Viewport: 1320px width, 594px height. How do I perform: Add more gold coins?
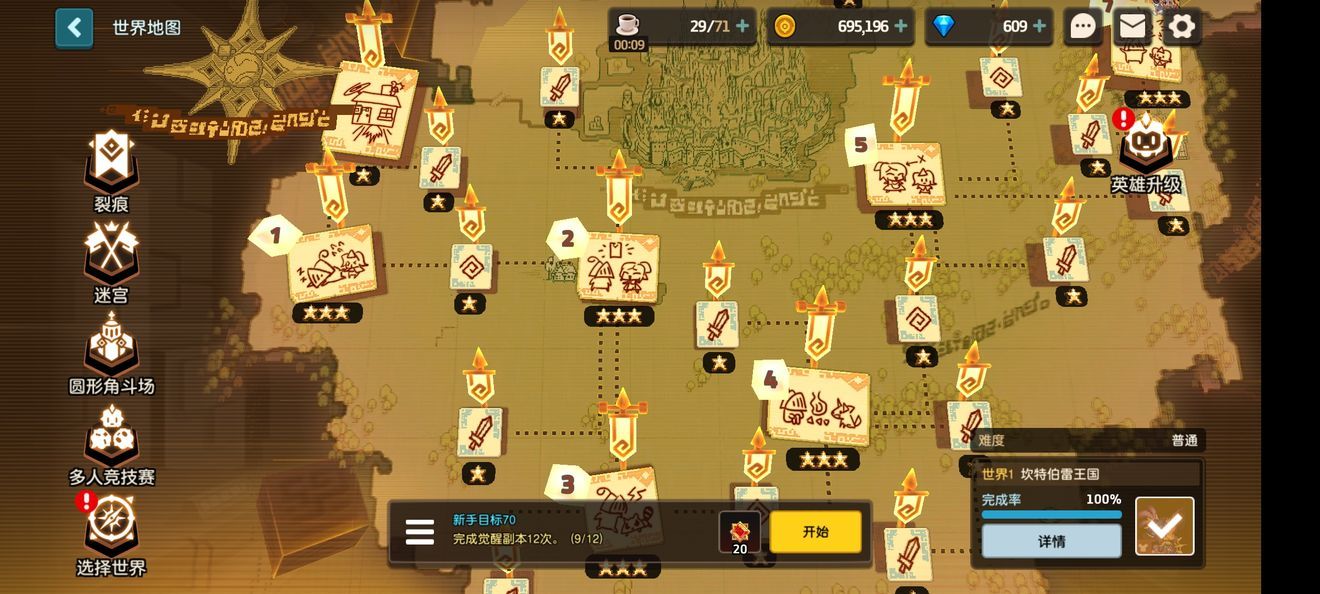click(x=901, y=26)
